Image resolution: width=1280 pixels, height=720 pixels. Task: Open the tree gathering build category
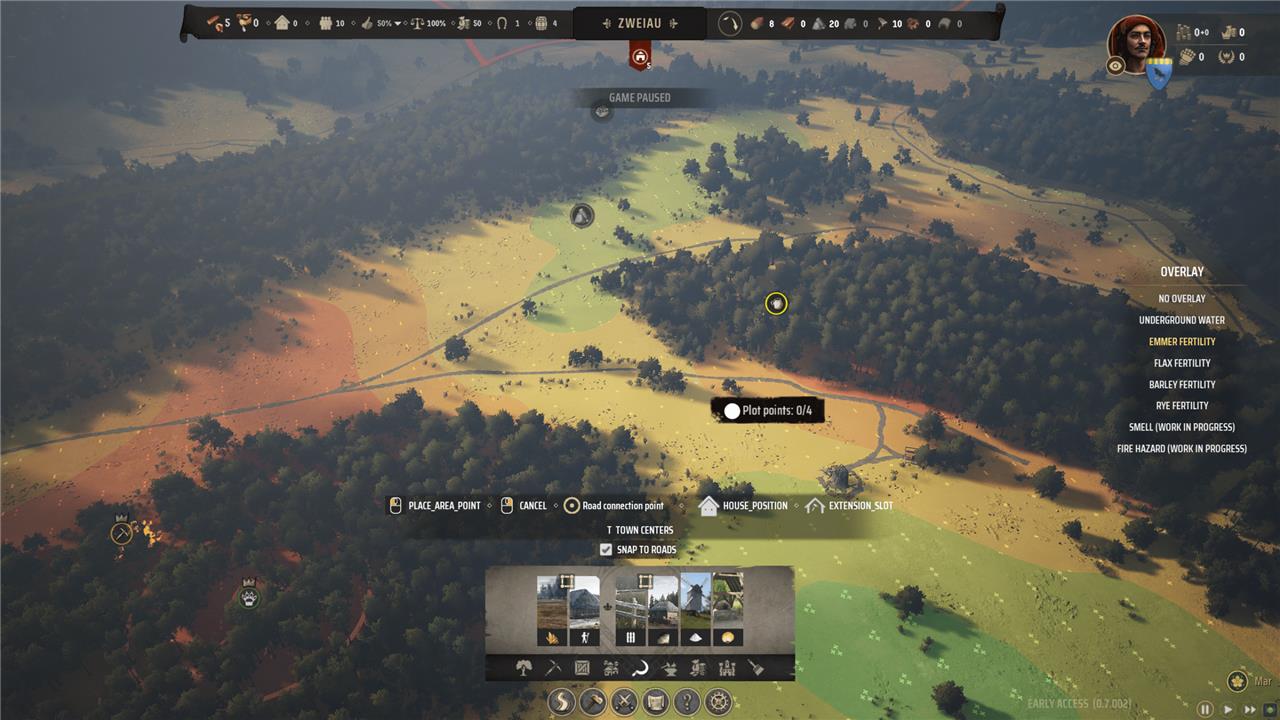(x=523, y=668)
